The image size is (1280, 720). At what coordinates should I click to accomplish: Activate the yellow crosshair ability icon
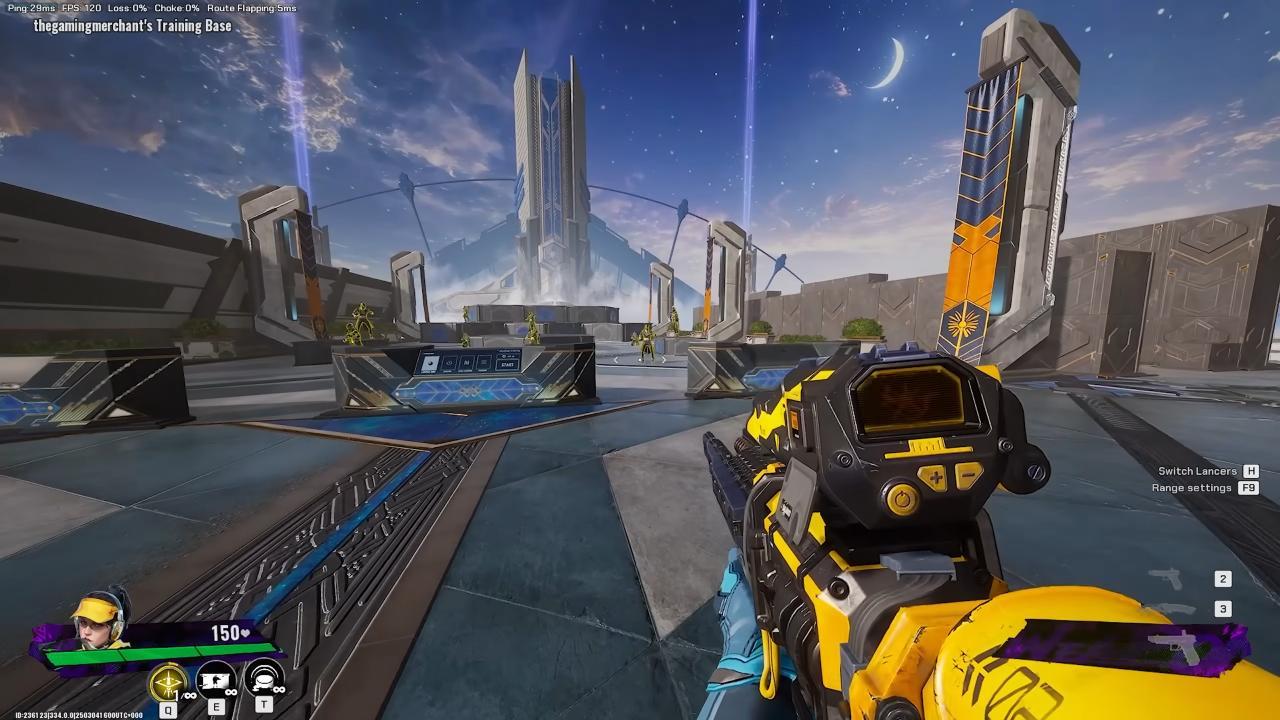point(168,682)
